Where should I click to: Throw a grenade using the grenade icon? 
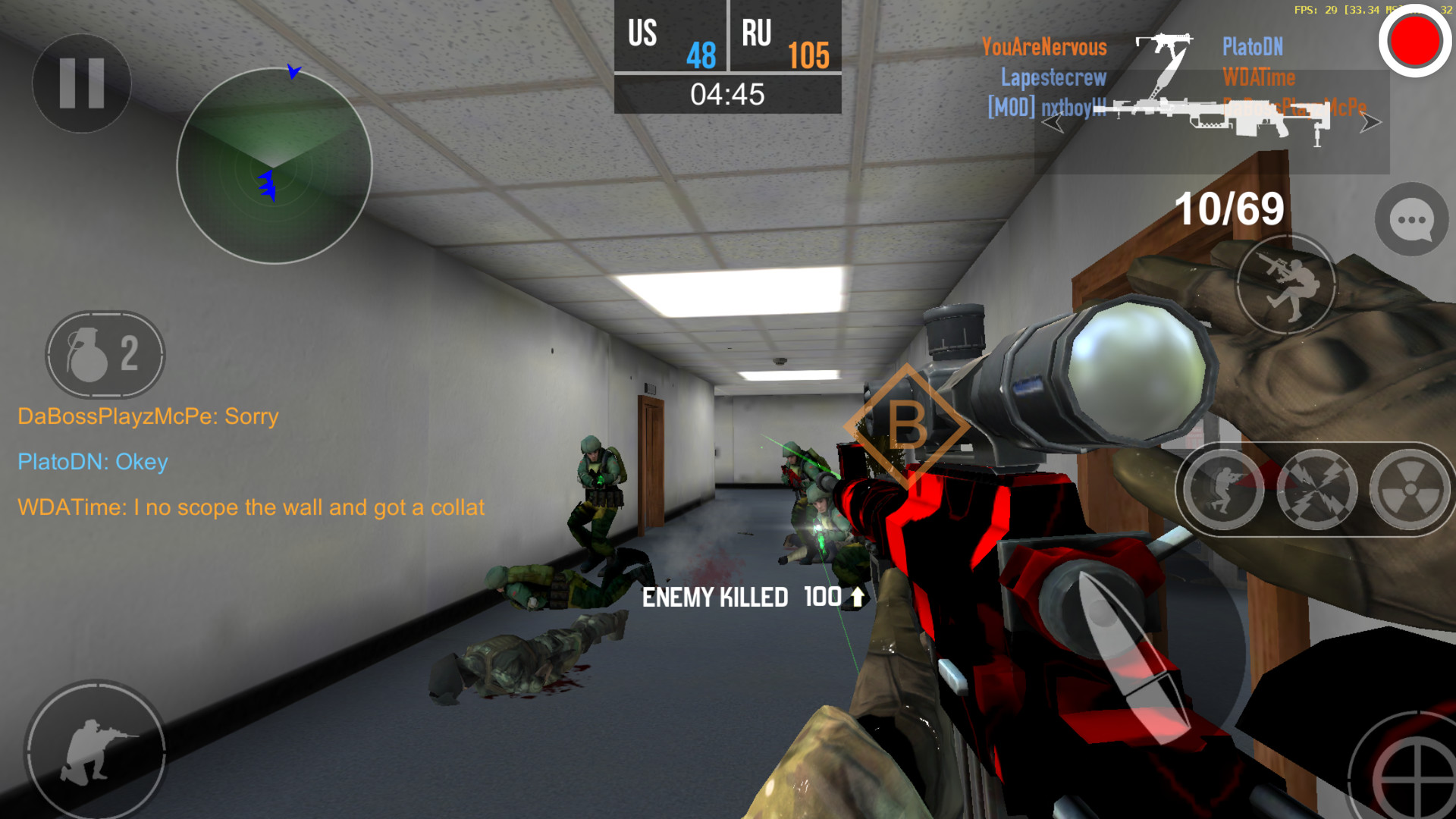click(x=105, y=355)
